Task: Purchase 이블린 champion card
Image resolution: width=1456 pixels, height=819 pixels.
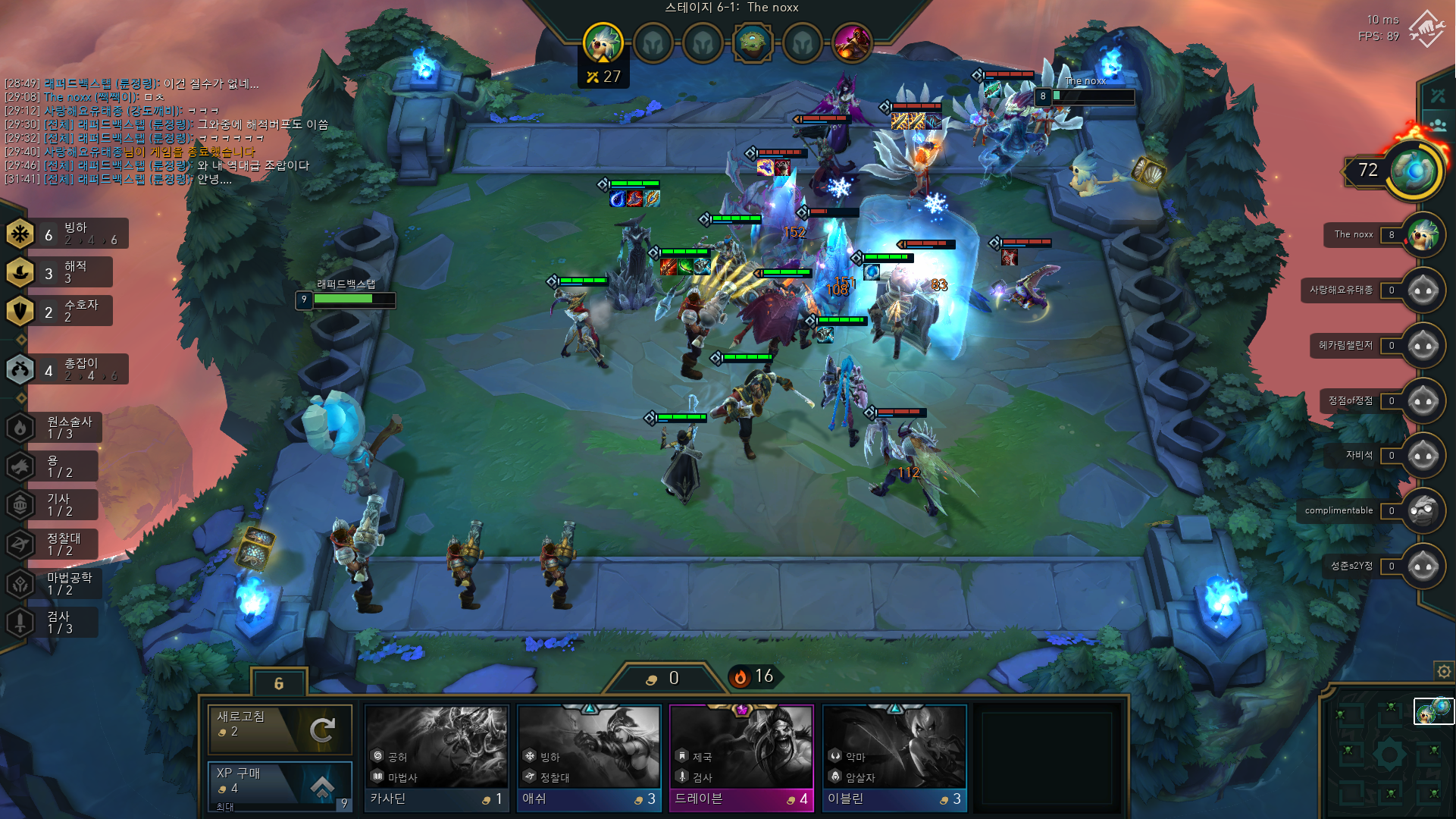Action: click(894, 758)
